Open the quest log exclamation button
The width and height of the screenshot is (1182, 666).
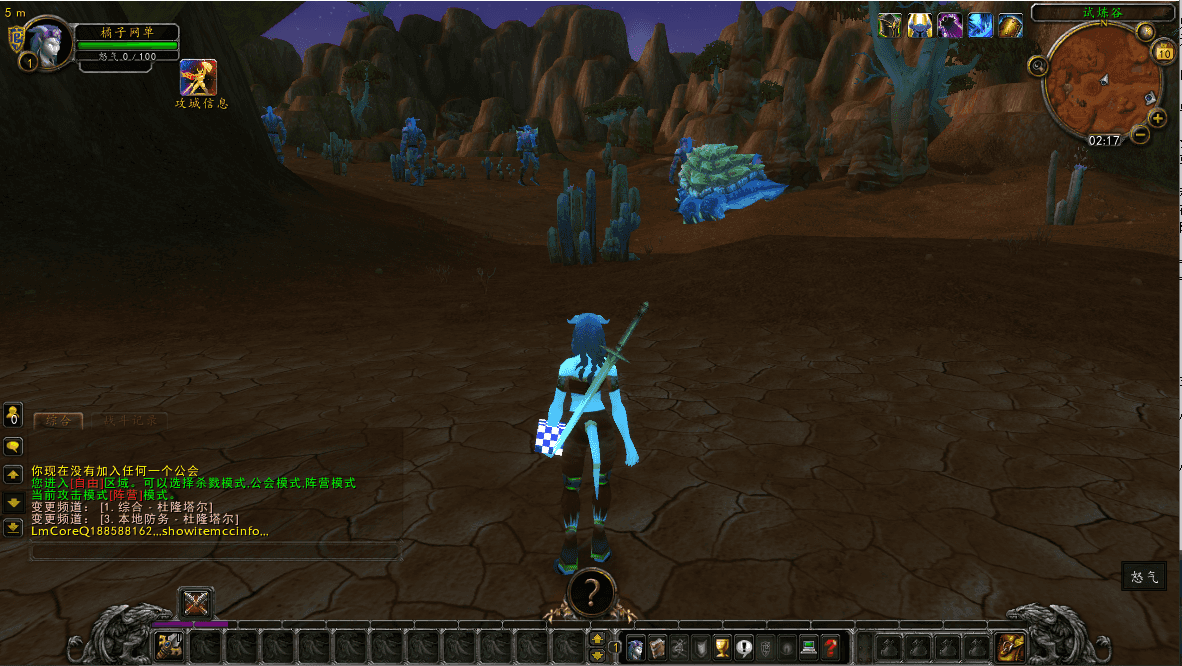[744, 647]
